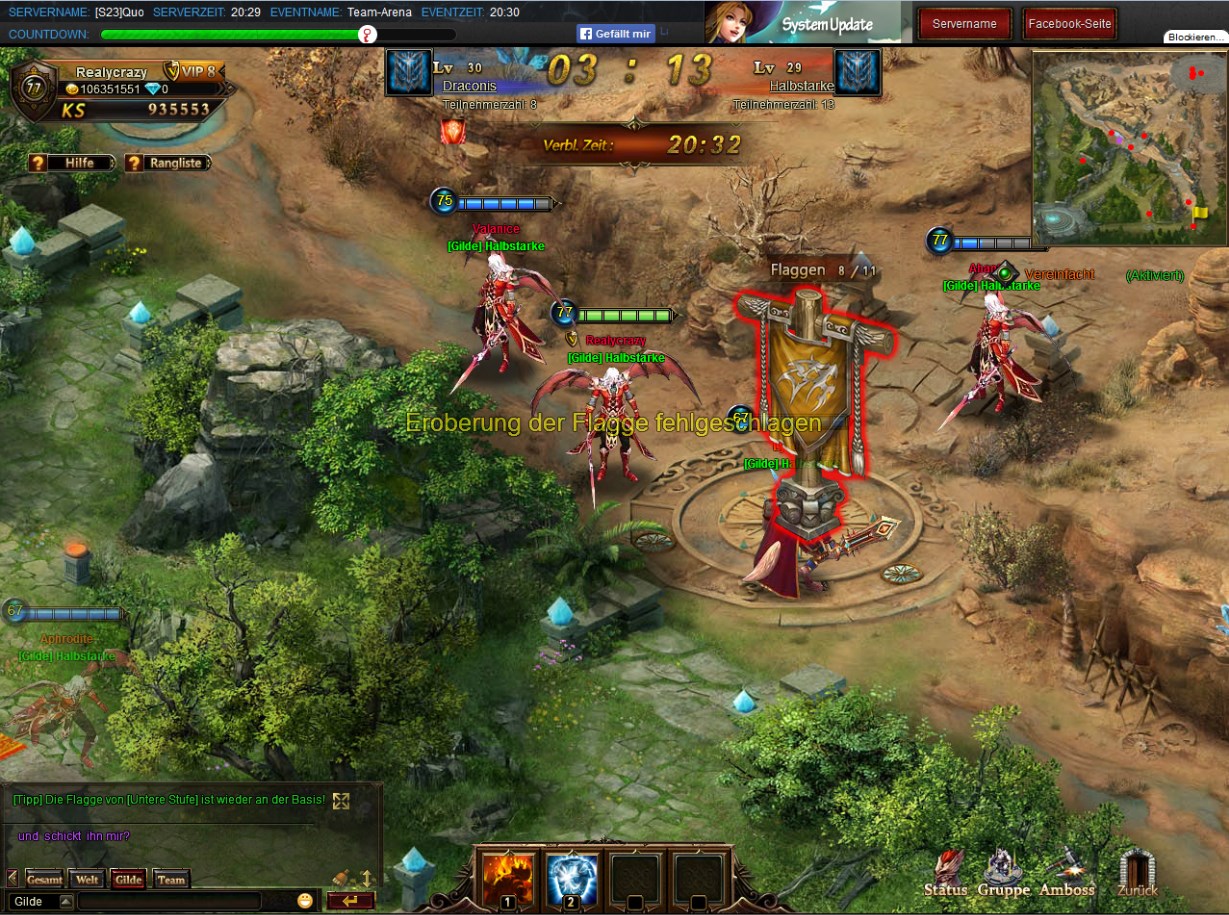Switch chat to the Gesamt tab
The height and width of the screenshot is (915, 1229).
(44, 880)
